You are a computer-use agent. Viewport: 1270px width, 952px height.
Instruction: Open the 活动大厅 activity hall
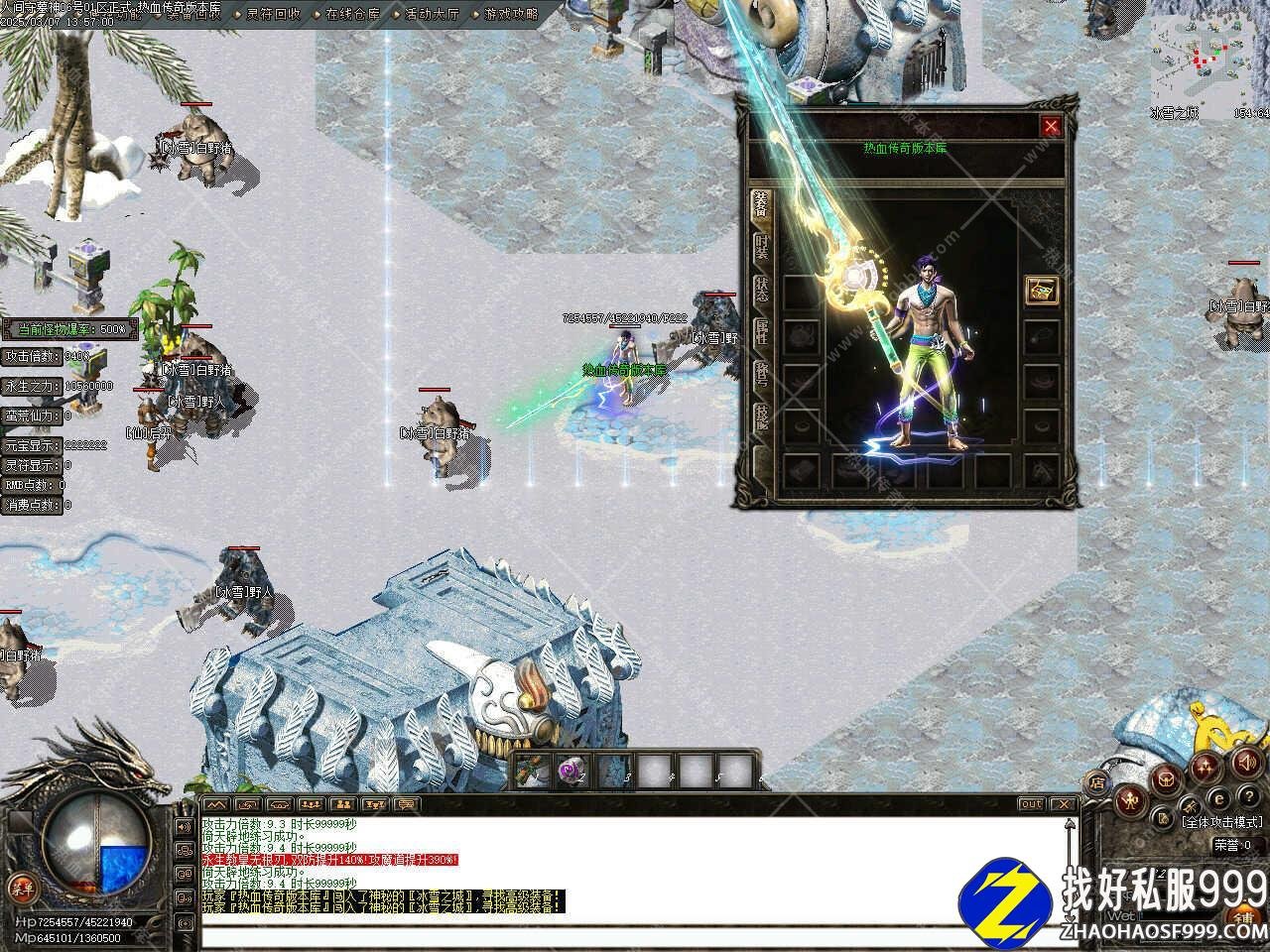(x=432, y=14)
